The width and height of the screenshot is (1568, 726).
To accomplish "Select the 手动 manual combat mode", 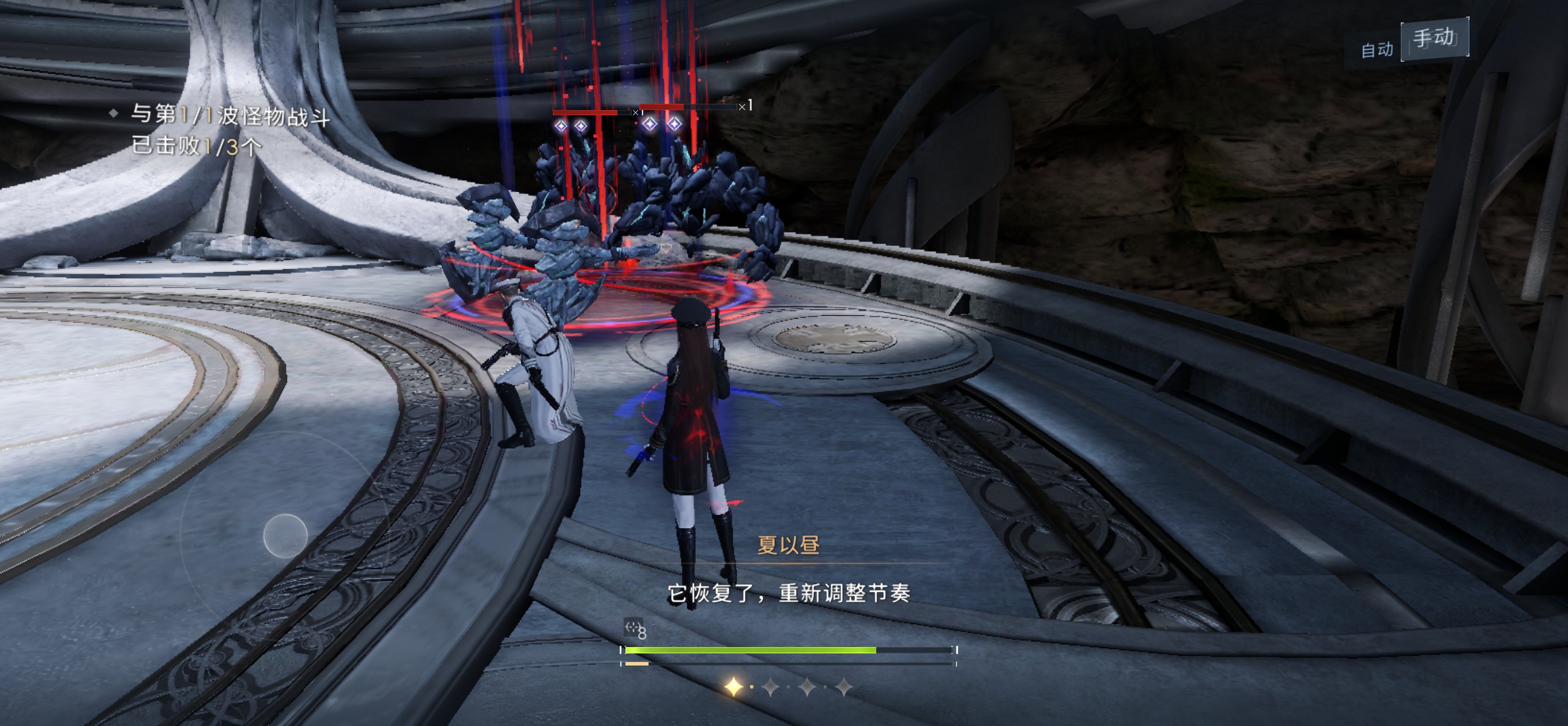I will 1434,39.
